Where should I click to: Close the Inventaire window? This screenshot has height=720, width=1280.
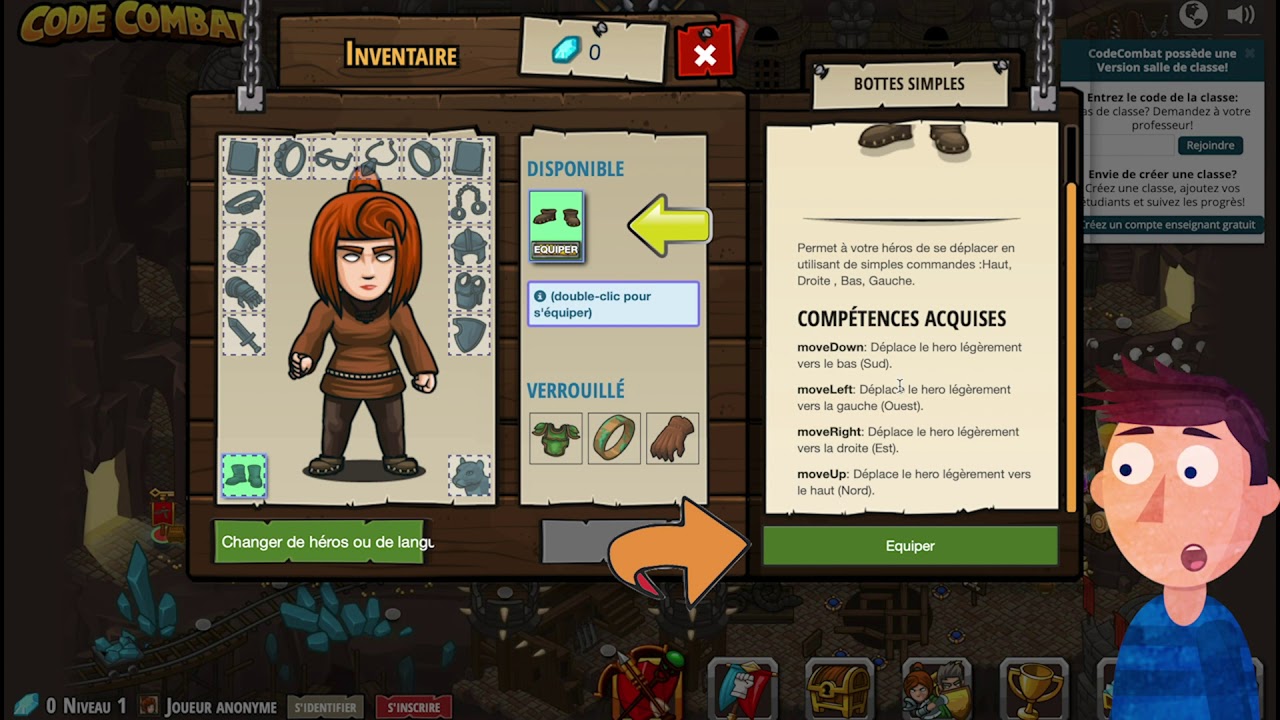(x=705, y=55)
